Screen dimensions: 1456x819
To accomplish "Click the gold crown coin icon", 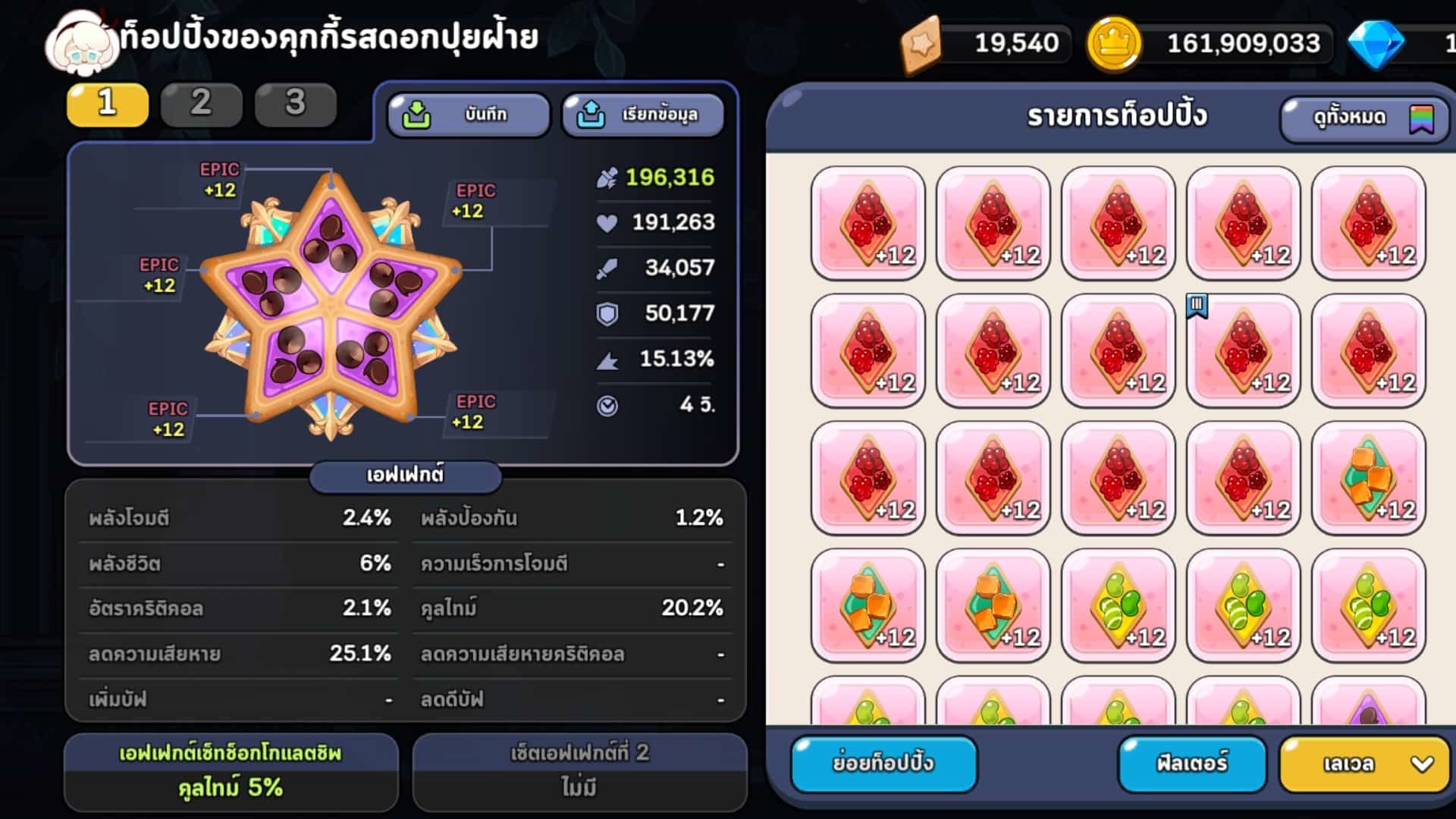I will tap(1113, 43).
